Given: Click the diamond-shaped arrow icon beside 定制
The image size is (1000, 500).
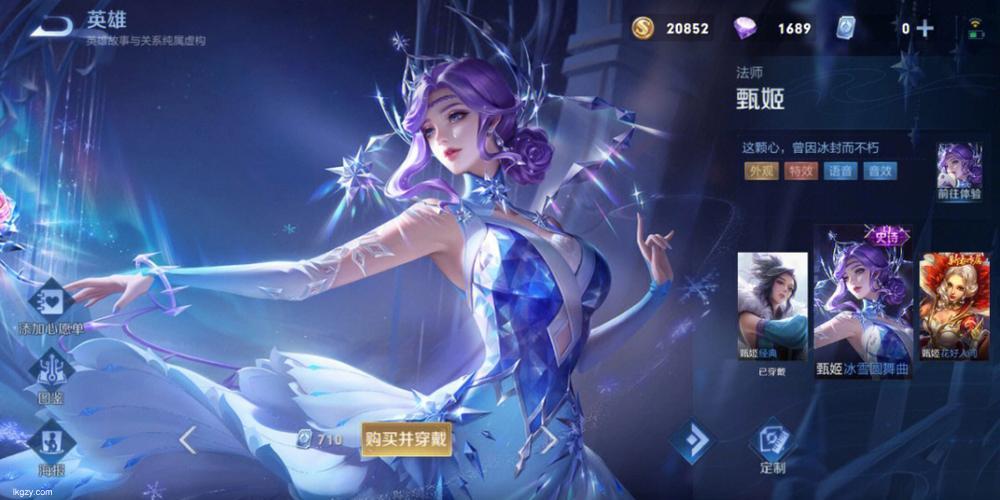Looking at the screenshot, I should [x=692, y=441].
